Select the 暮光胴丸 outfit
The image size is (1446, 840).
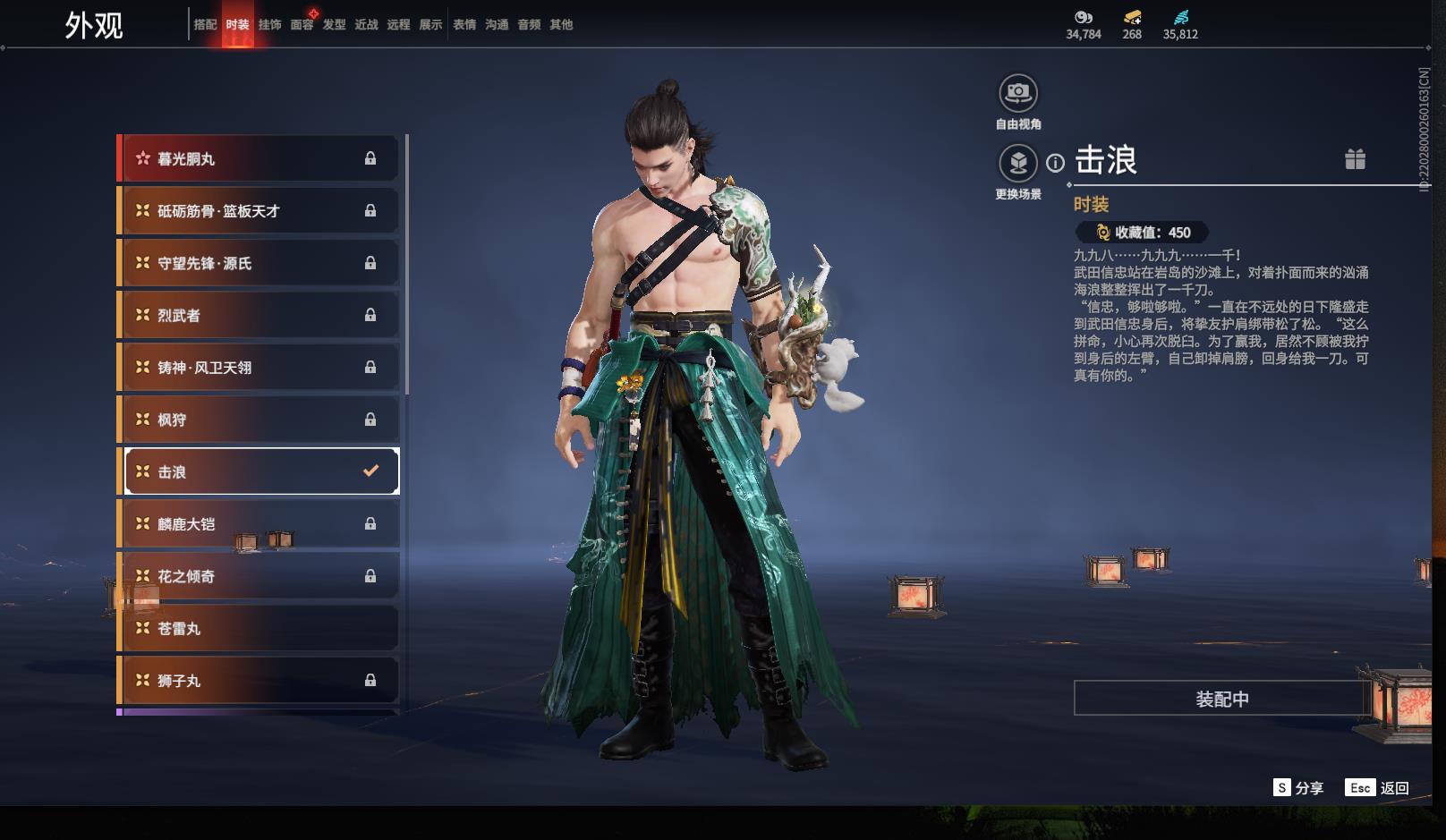tap(259, 159)
